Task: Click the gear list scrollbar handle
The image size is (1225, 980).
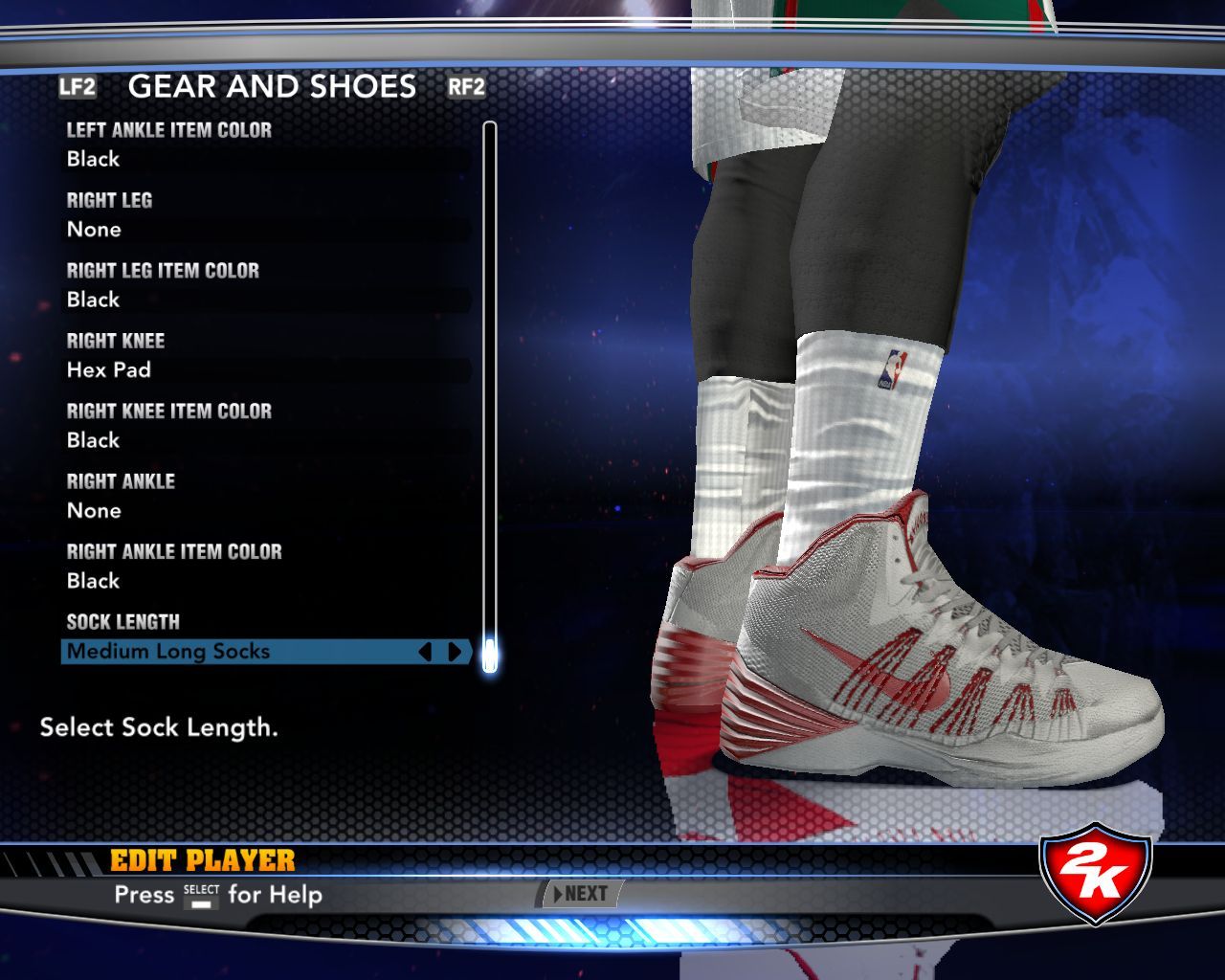Action: coord(490,655)
